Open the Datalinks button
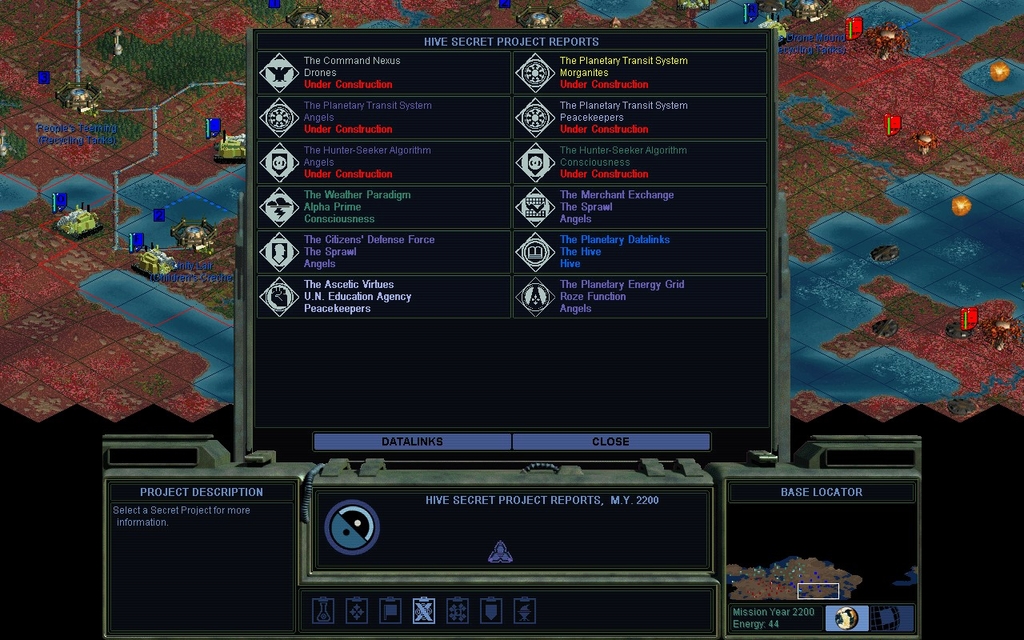The width and height of the screenshot is (1024, 640). 412,441
